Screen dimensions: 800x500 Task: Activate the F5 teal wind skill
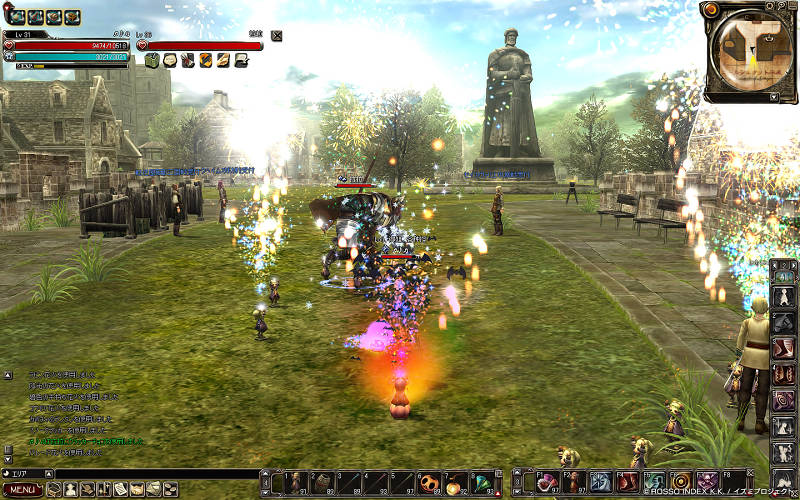pyautogui.click(x=654, y=482)
